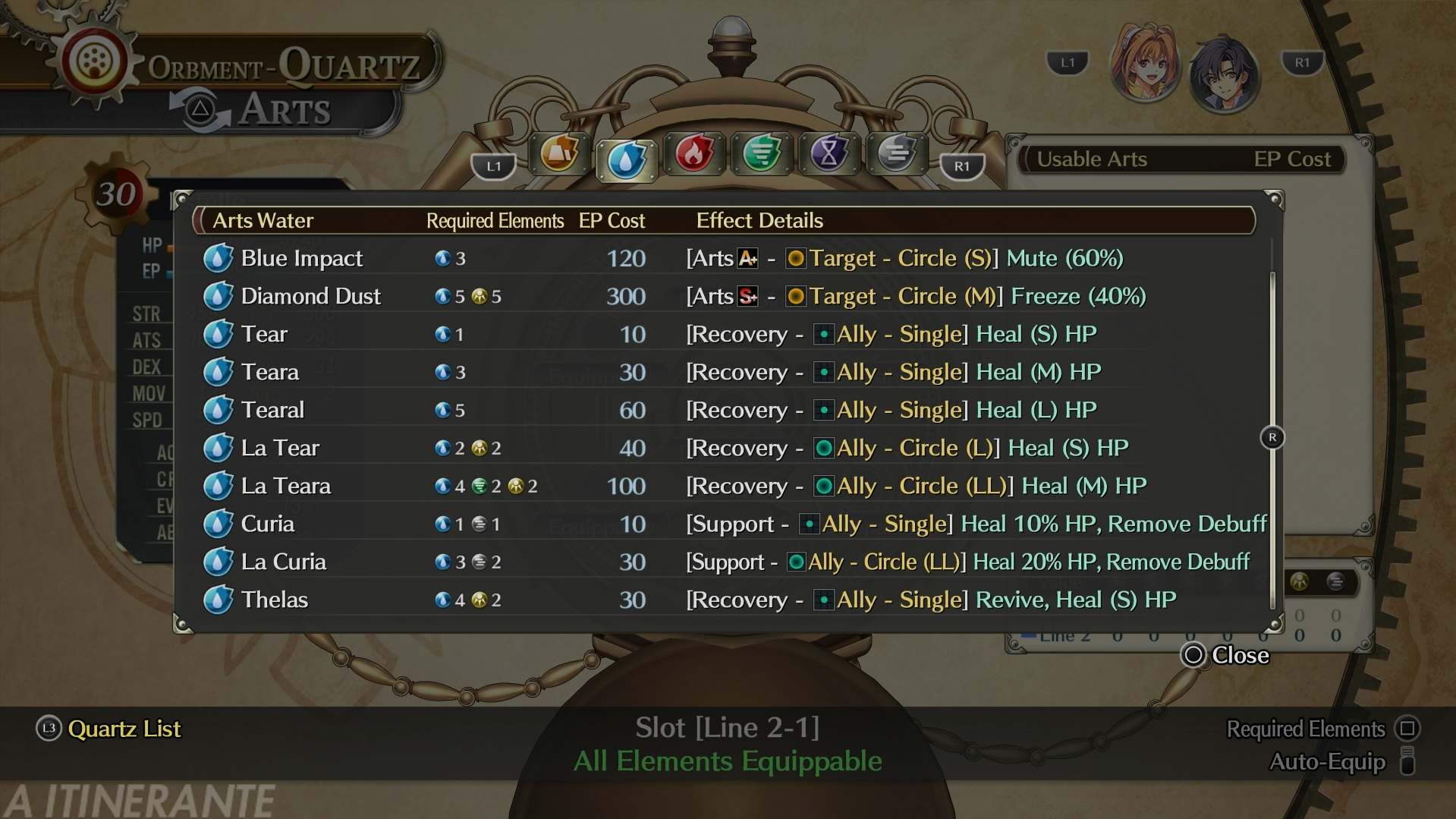Select the Tear recovery art
The width and height of the screenshot is (1456, 819).
click(x=264, y=334)
